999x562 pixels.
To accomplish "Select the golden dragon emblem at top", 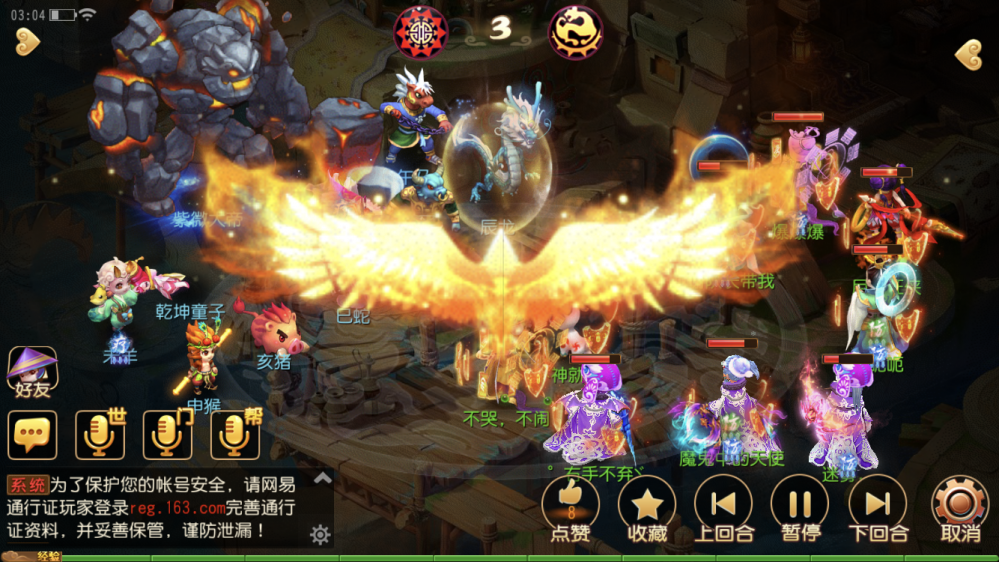I will [576, 32].
